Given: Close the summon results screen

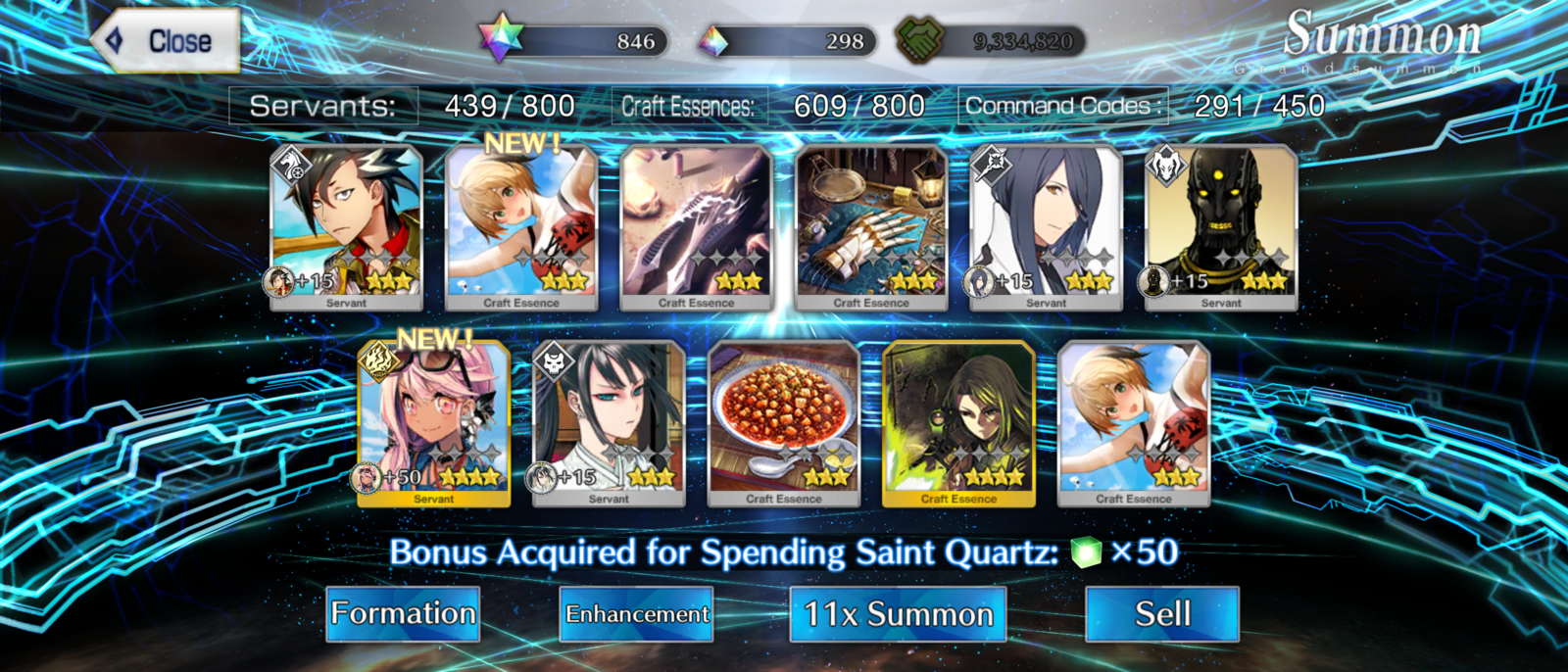Looking at the screenshot, I should (167, 41).
